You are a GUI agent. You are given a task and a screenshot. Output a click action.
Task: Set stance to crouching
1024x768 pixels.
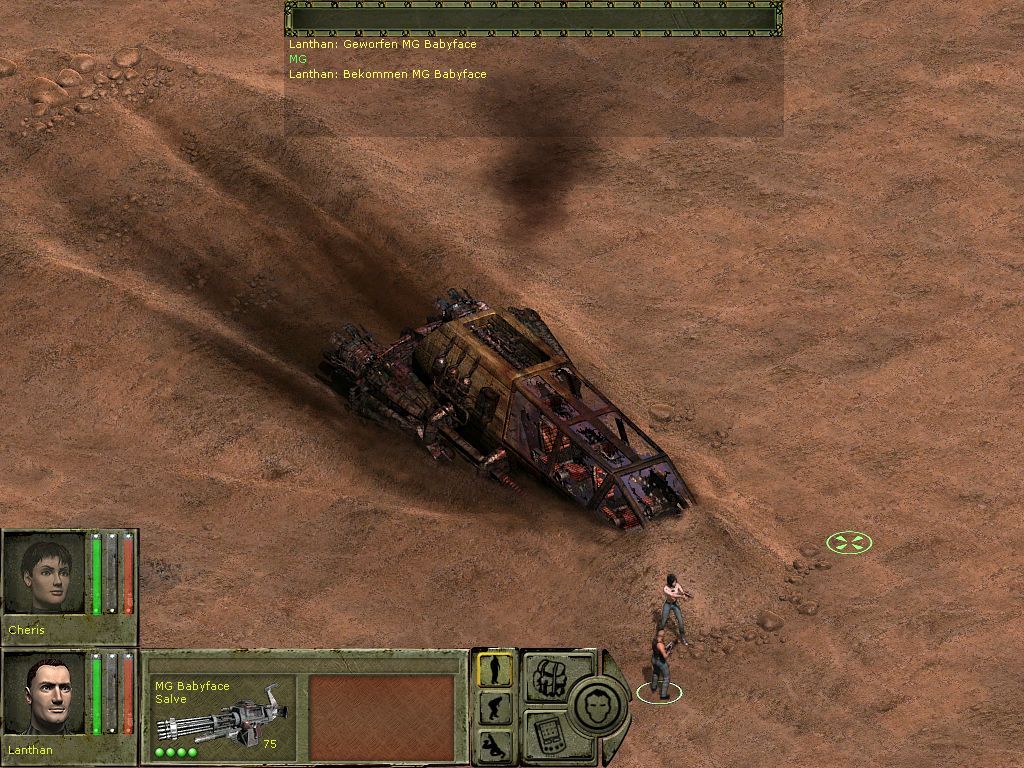[495, 708]
